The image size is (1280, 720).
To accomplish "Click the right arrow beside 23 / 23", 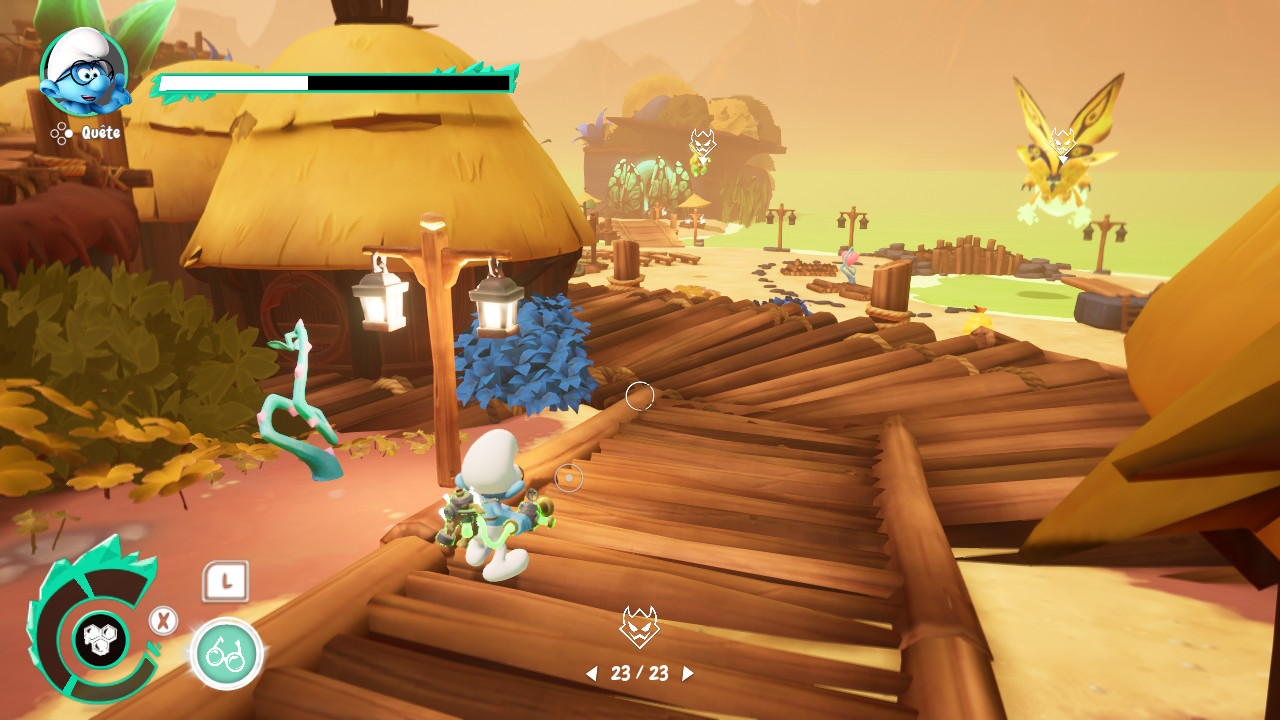I will pos(687,674).
